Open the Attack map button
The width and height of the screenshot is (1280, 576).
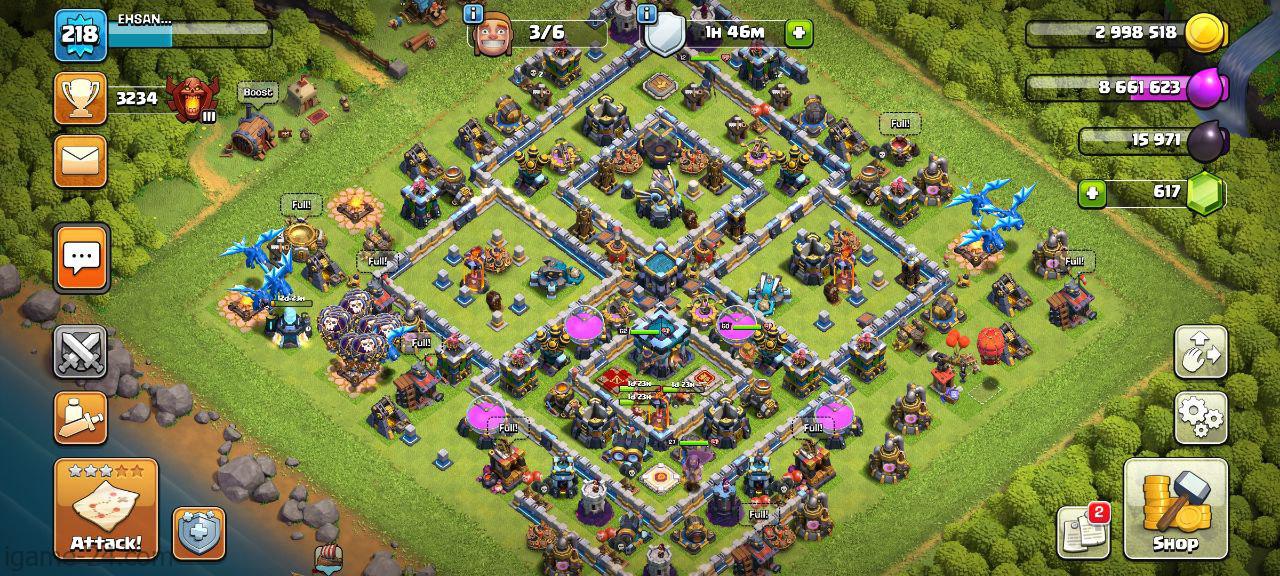click(105, 508)
